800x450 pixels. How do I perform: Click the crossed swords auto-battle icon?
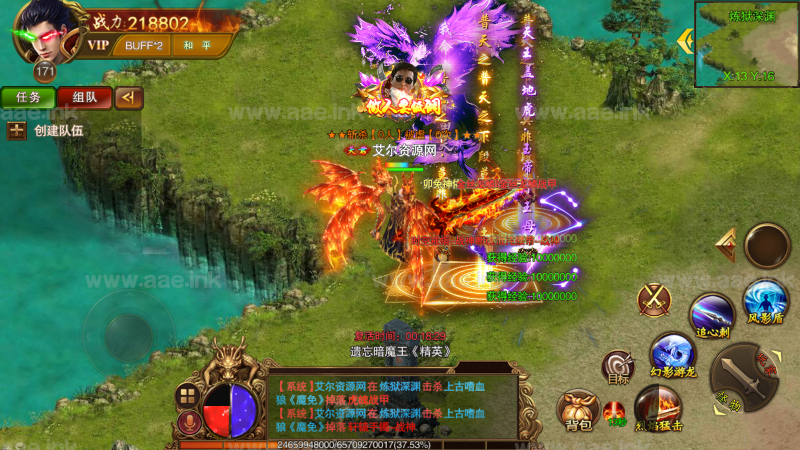click(x=655, y=298)
